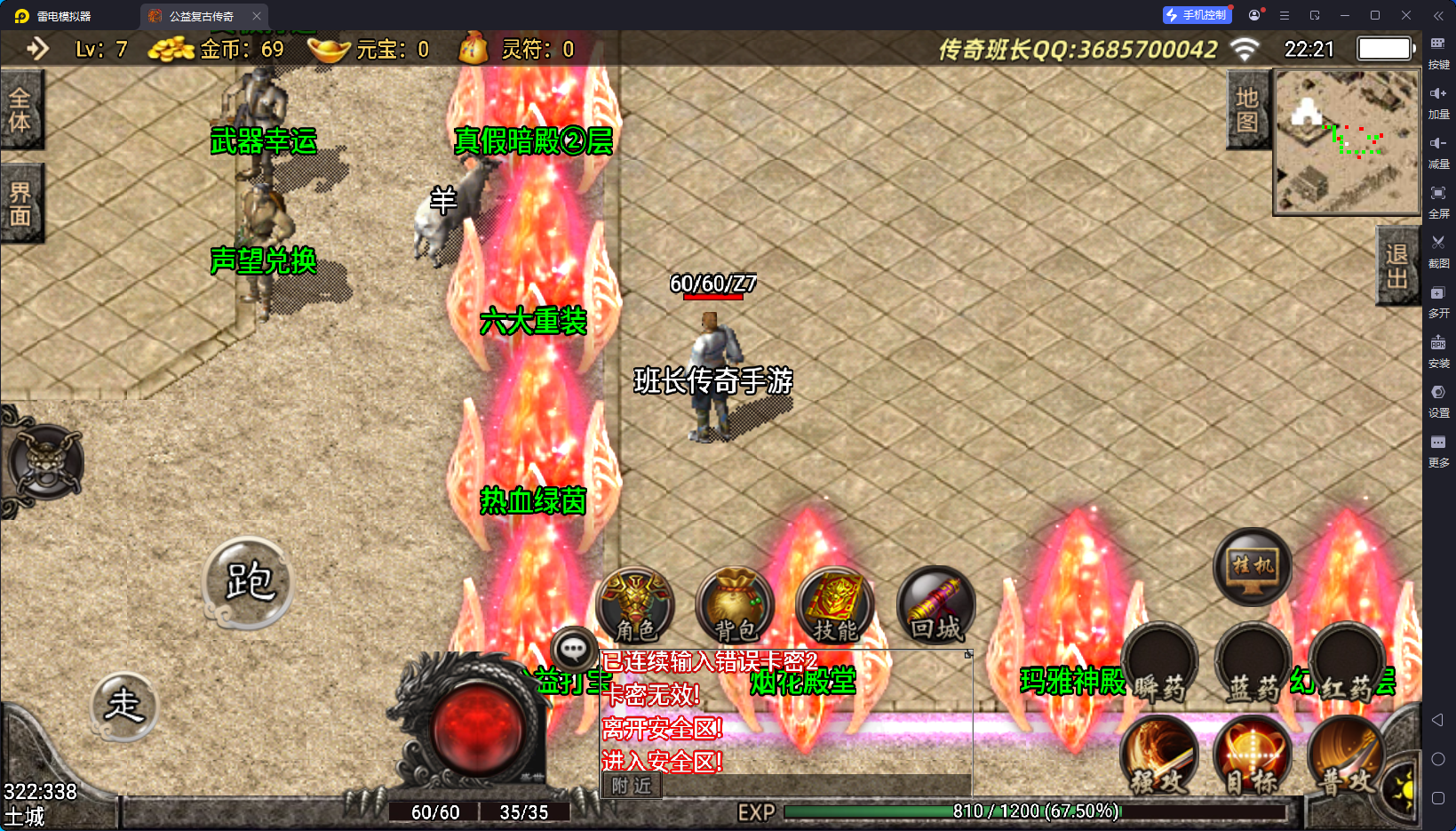This screenshot has height=831, width=1456.
Task: Open the 地图 map button
Action: (1247, 110)
